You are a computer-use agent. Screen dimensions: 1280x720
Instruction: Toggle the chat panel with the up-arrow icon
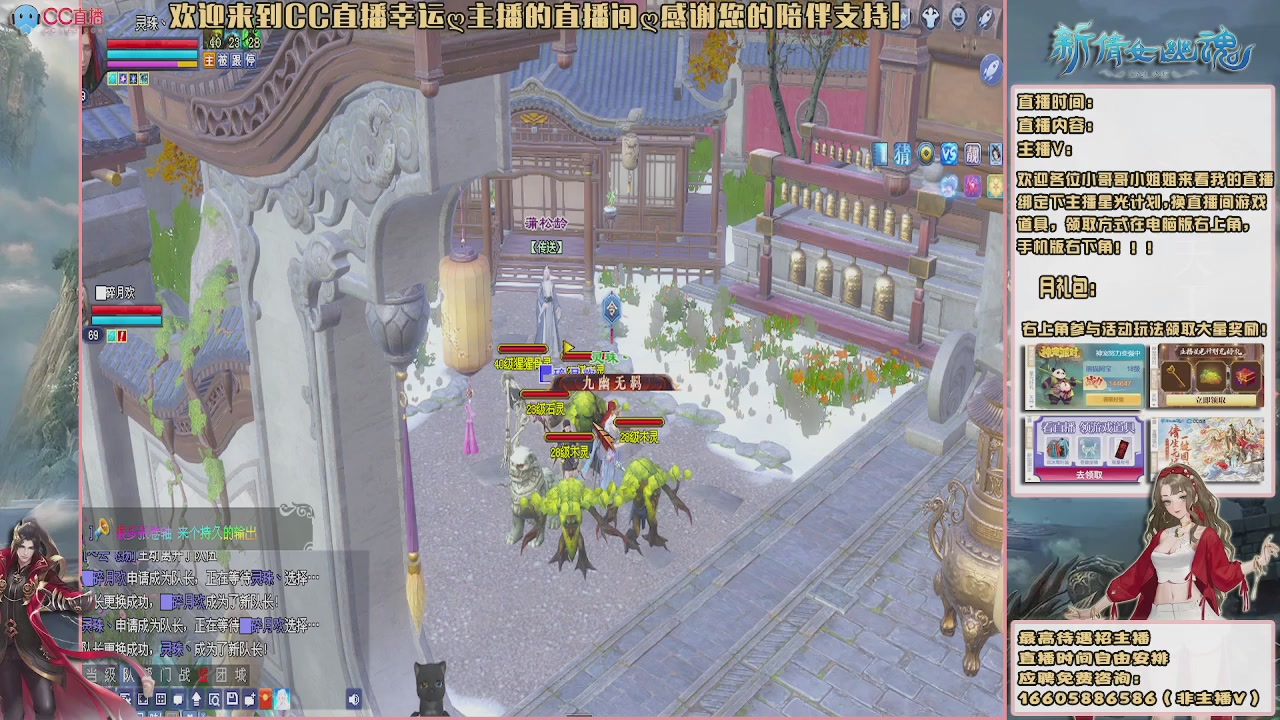(x=196, y=698)
